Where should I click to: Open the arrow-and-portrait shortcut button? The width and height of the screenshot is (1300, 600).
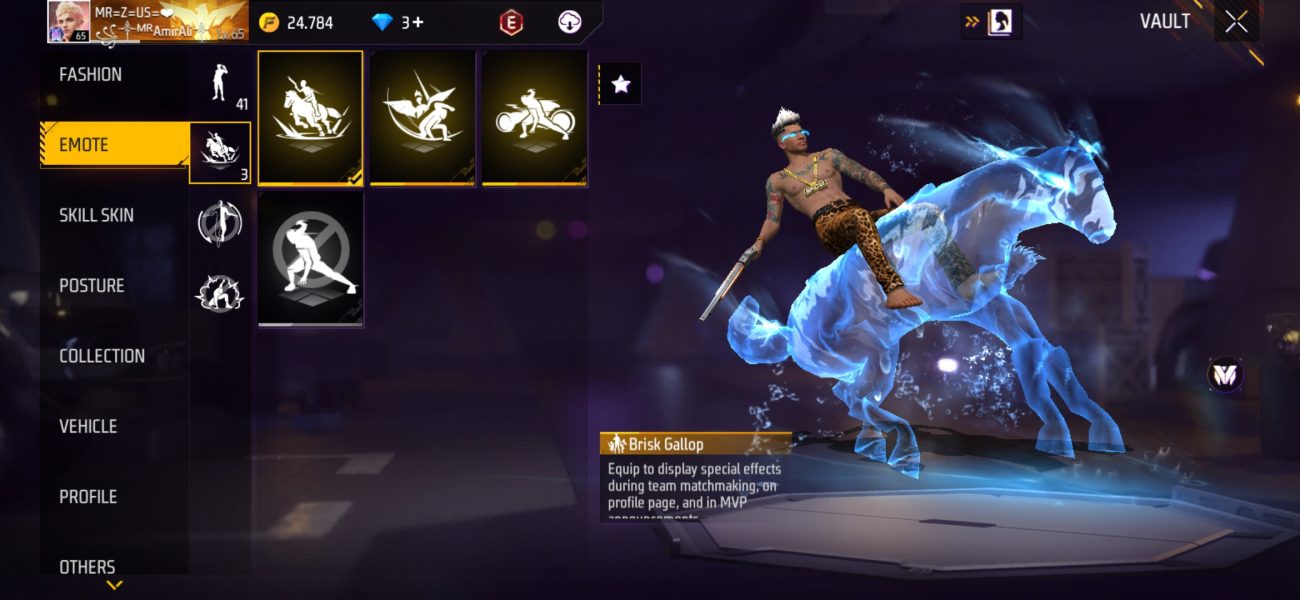(990, 22)
